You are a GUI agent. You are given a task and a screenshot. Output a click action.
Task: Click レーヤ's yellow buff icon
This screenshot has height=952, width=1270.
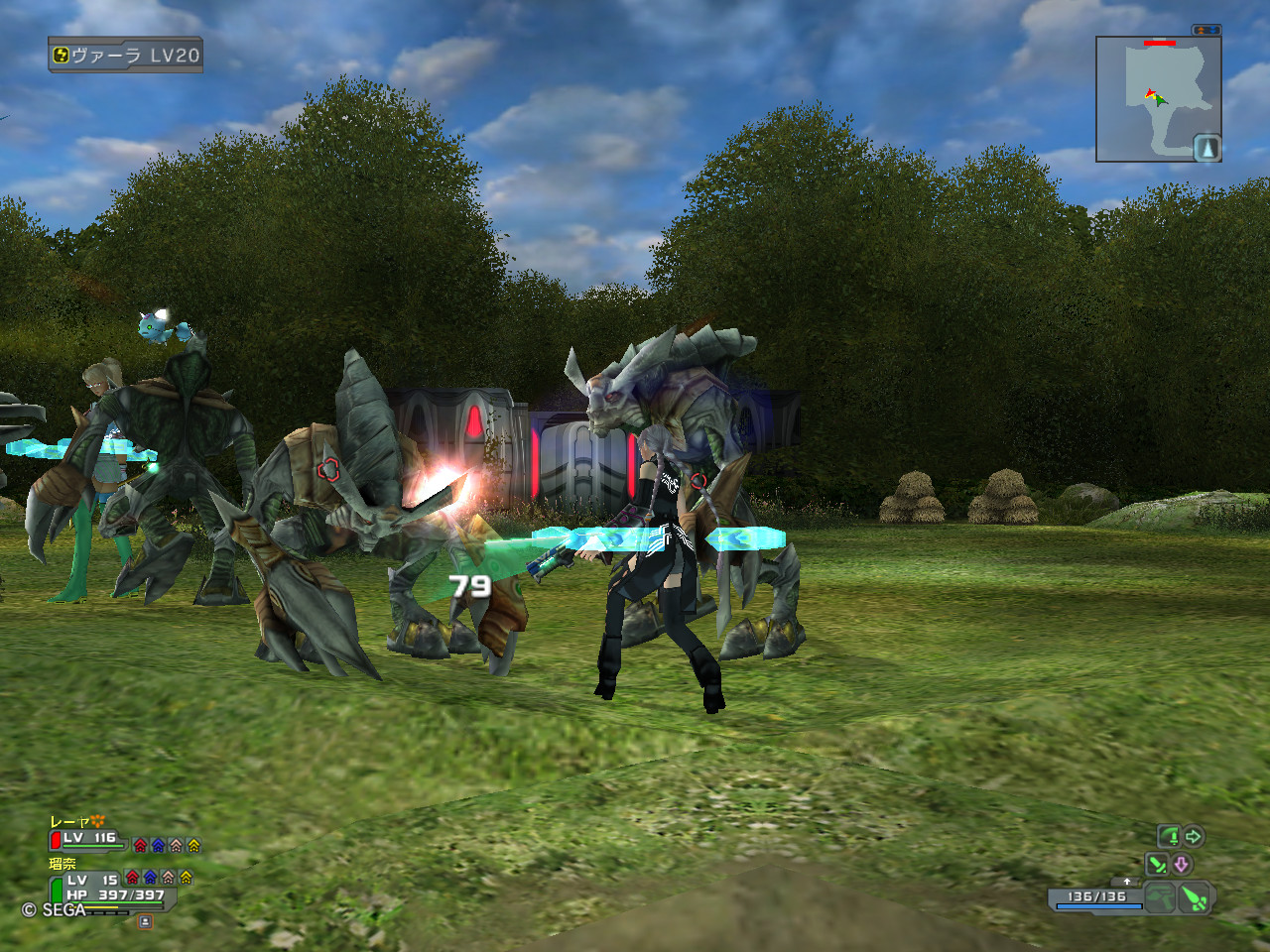tap(193, 846)
